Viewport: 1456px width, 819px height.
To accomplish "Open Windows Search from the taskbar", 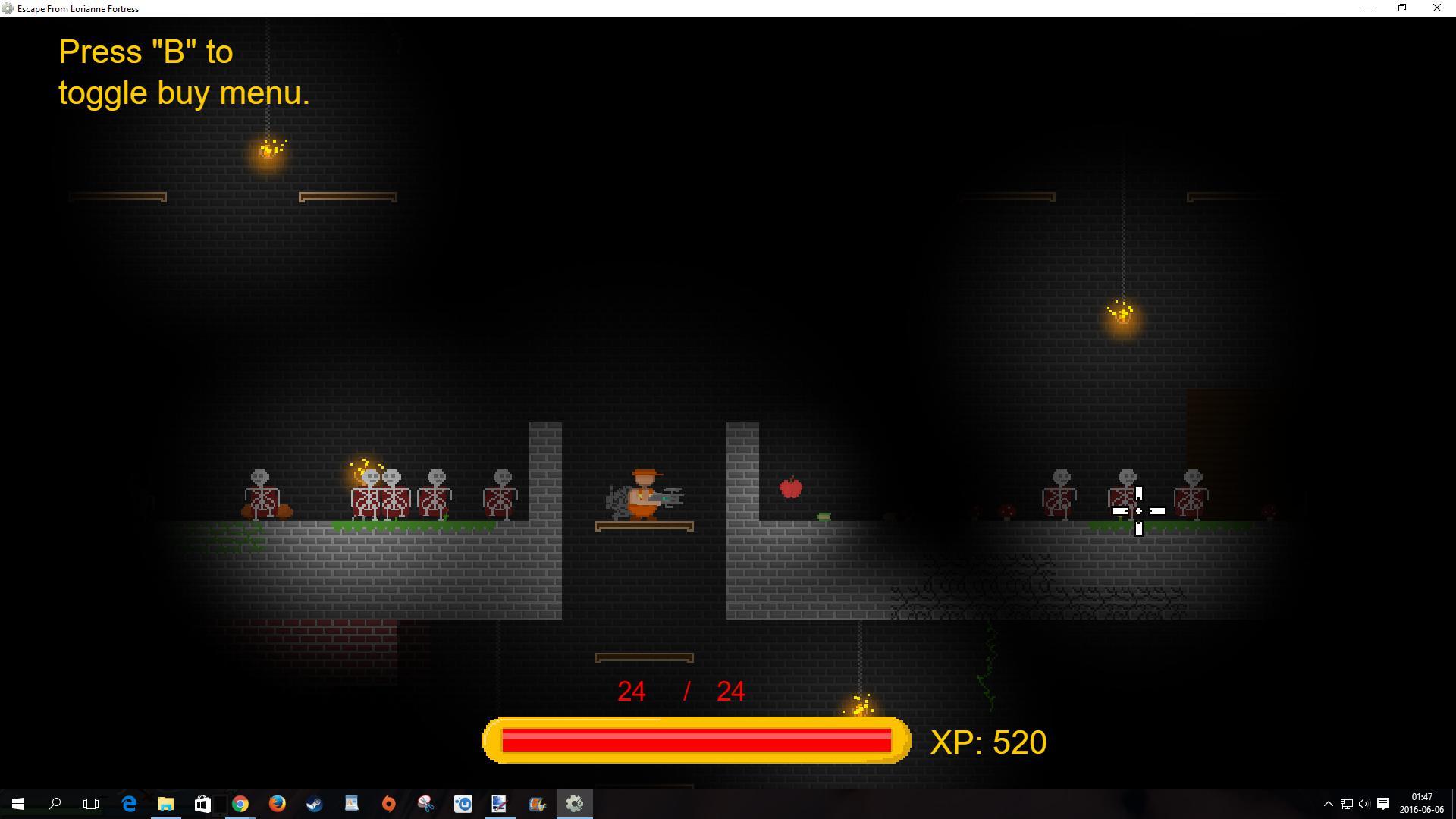I will pyautogui.click(x=55, y=803).
